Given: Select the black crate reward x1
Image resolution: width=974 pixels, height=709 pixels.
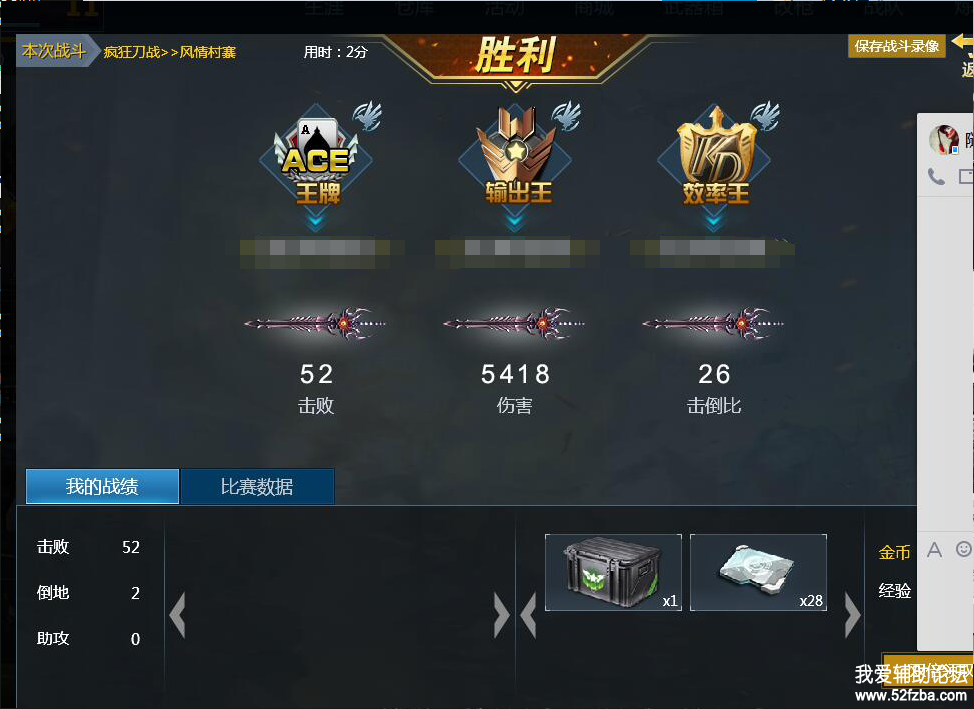Looking at the screenshot, I should coord(613,572).
